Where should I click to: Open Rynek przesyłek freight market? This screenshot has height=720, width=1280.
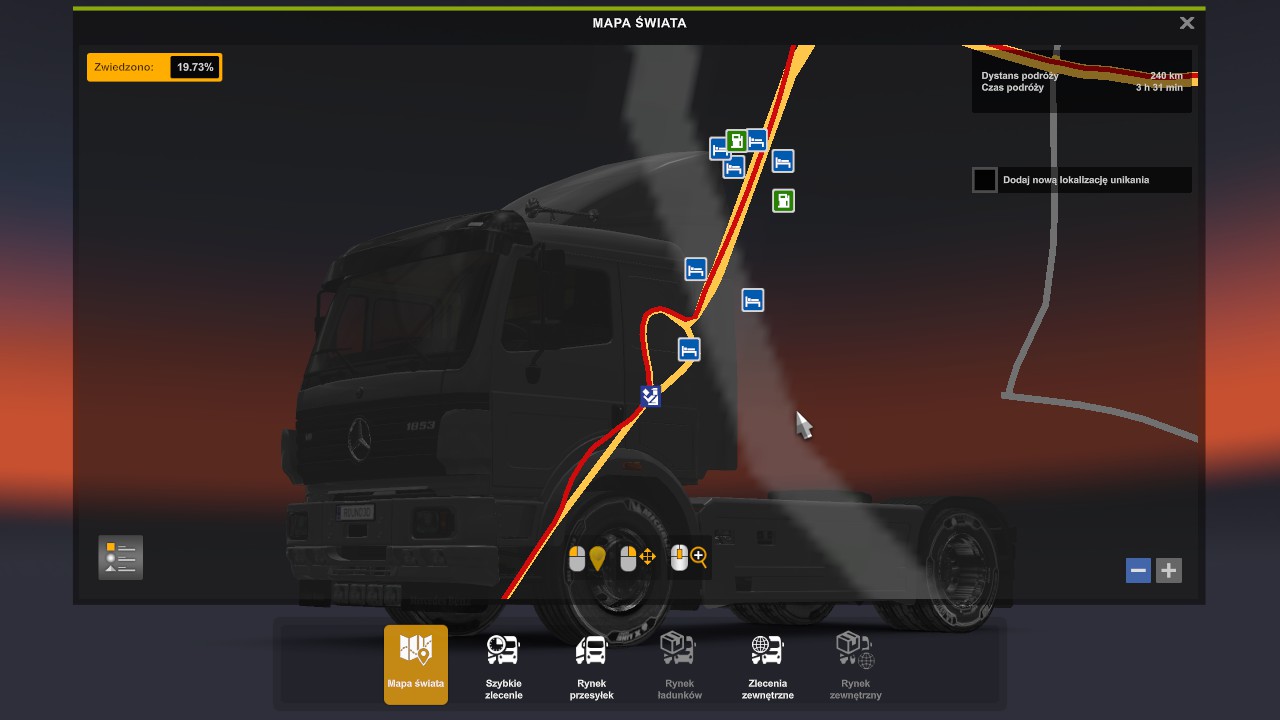(x=591, y=664)
